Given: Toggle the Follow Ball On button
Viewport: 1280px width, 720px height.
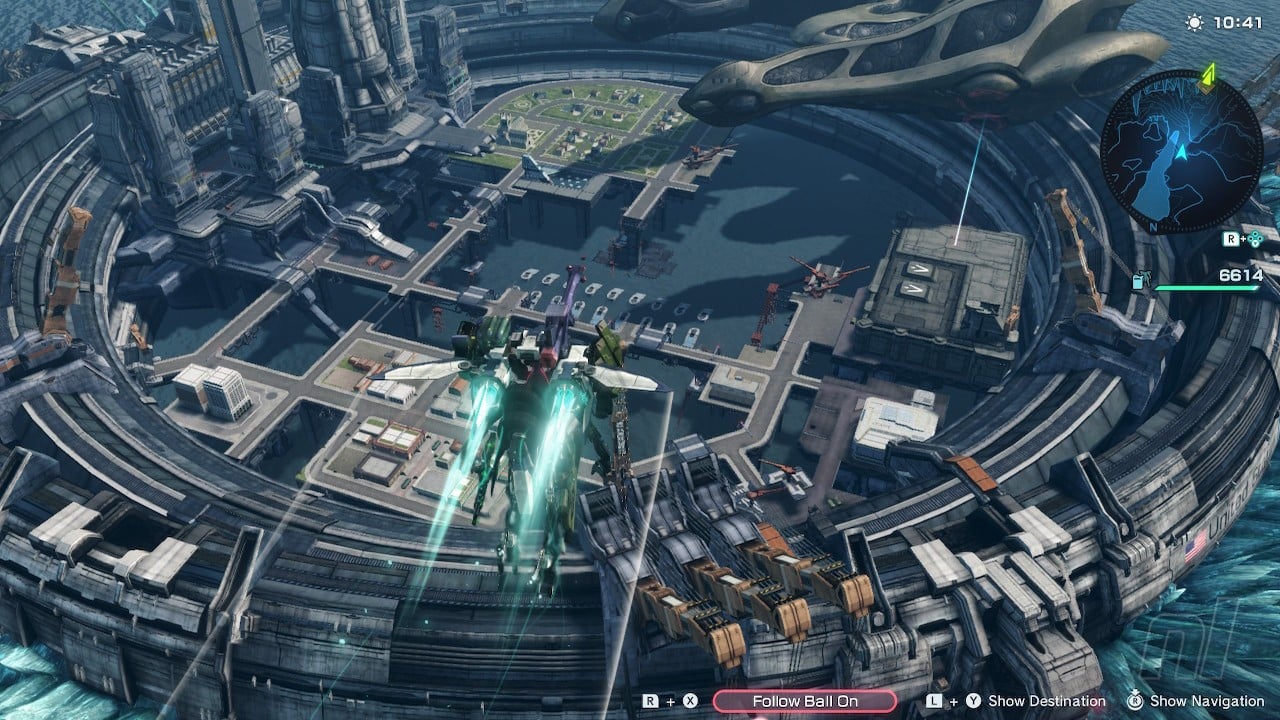Looking at the screenshot, I should 805,701.
